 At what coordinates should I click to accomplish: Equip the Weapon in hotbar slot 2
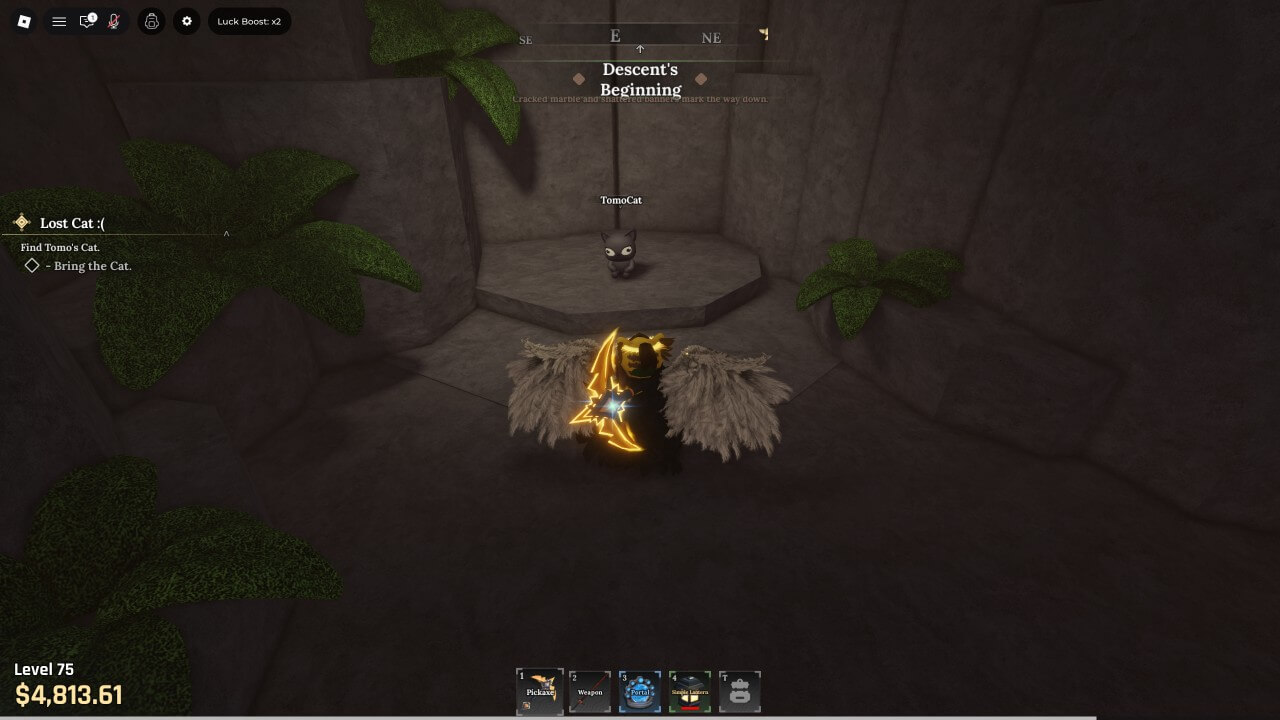(590, 692)
